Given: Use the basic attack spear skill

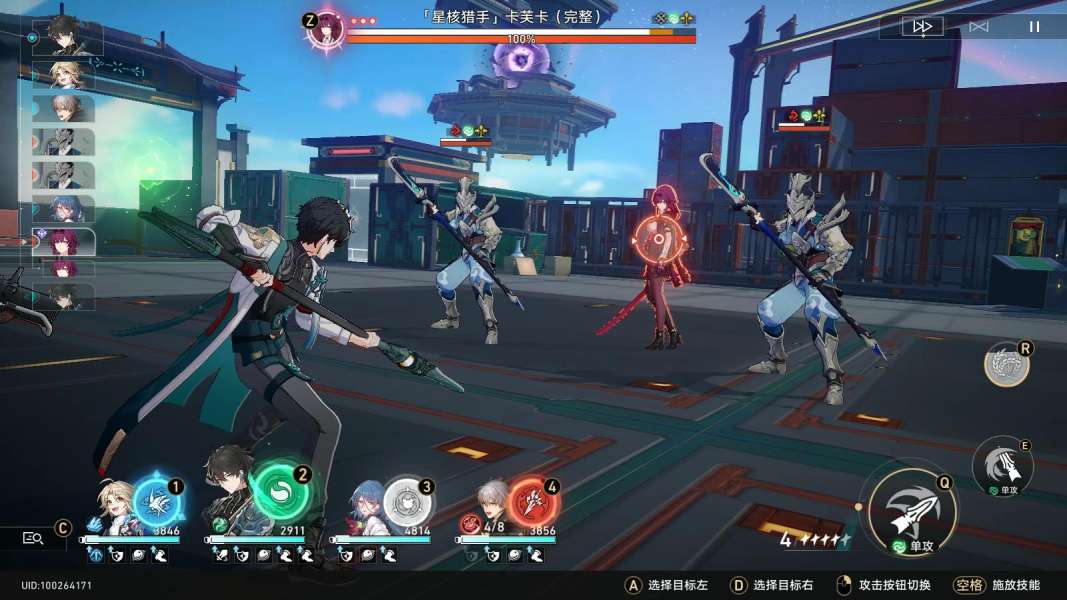Looking at the screenshot, I should 910,510.
